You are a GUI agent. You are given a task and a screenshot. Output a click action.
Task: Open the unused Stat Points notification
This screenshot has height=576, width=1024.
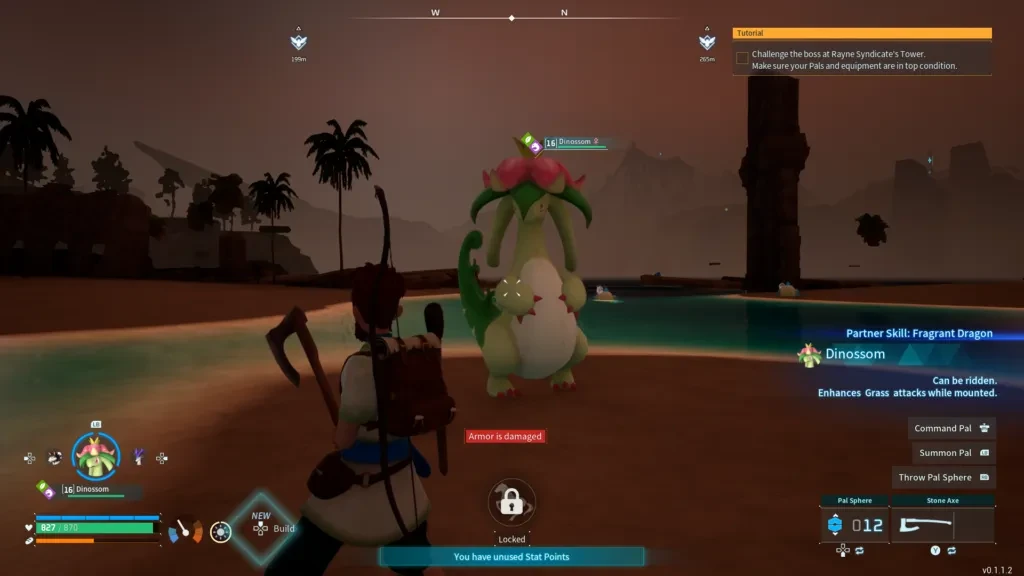click(x=511, y=557)
